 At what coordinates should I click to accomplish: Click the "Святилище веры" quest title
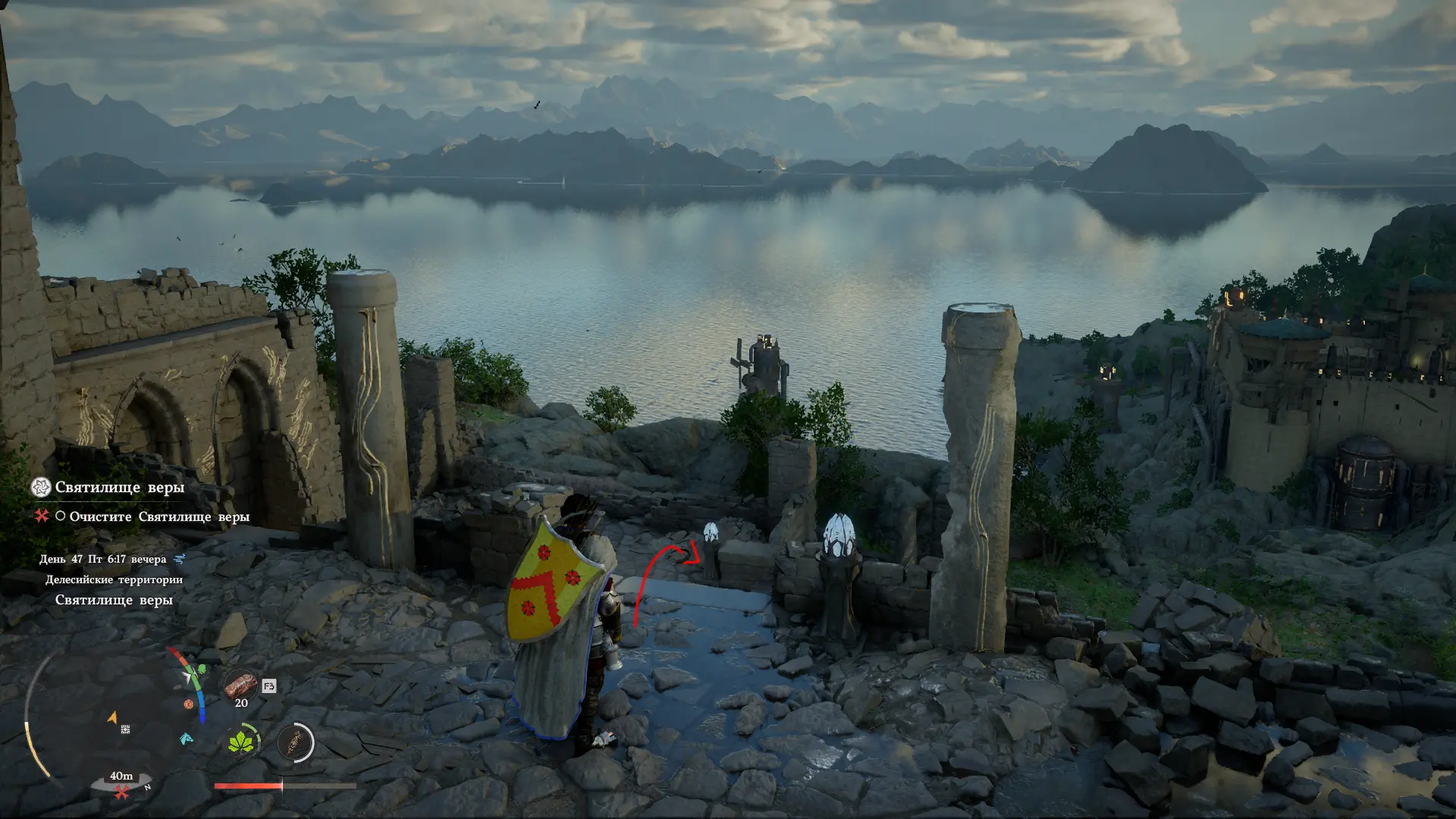click(x=120, y=488)
